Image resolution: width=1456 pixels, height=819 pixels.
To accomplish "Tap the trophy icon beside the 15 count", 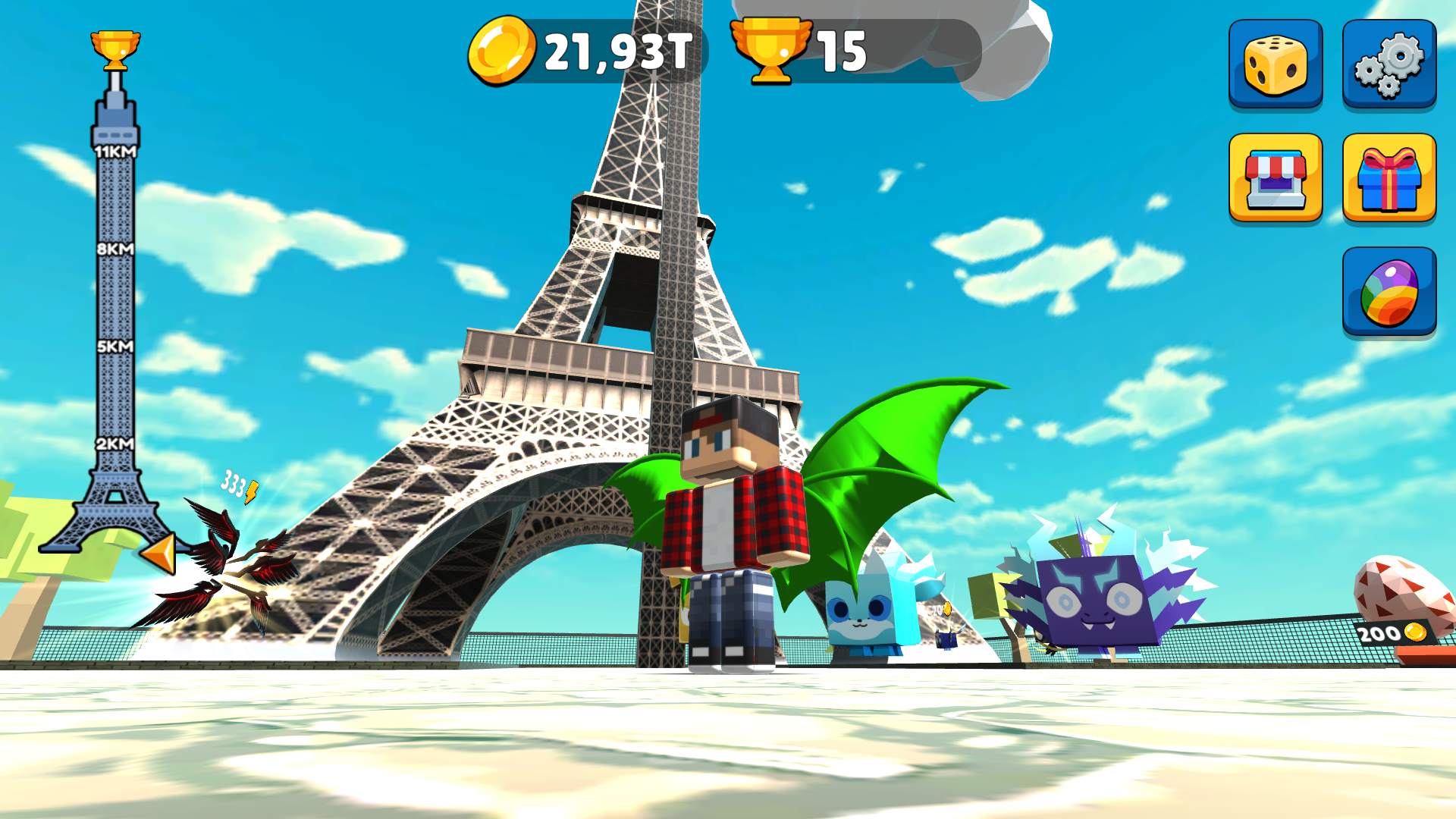I will pyautogui.click(x=772, y=52).
